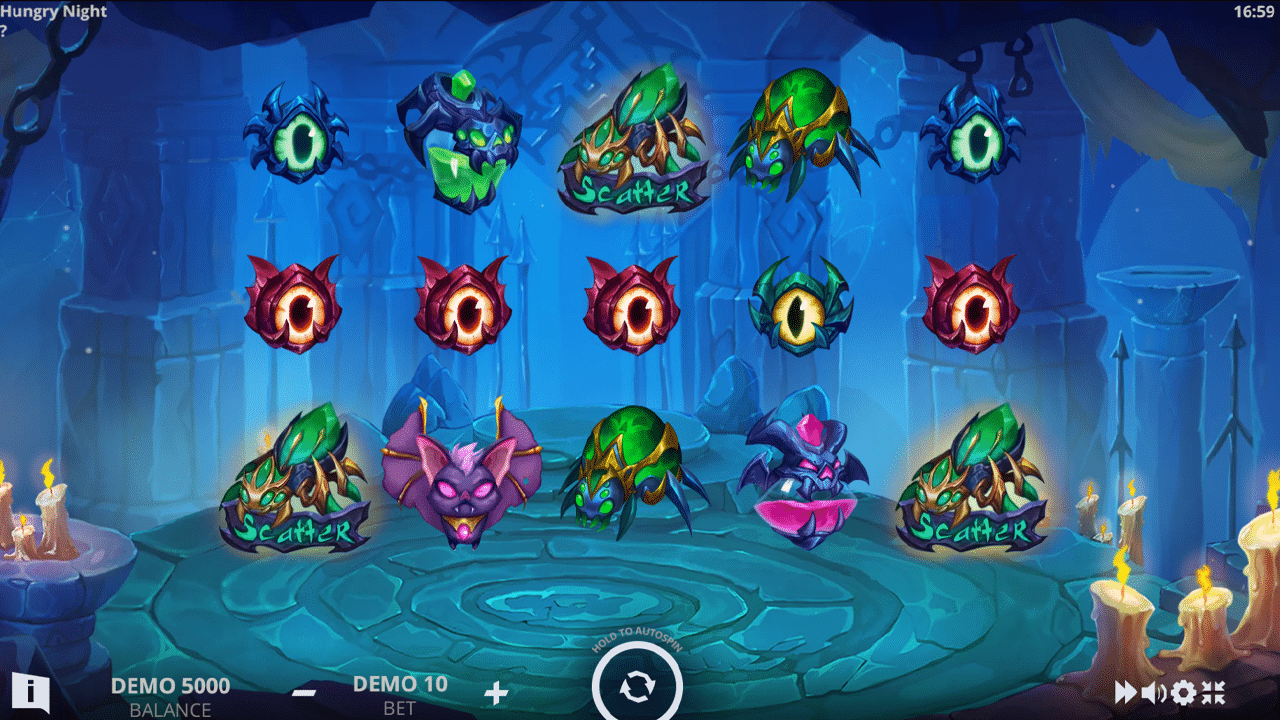Toggle fast-forward turbo spin mode

[x=1126, y=692]
